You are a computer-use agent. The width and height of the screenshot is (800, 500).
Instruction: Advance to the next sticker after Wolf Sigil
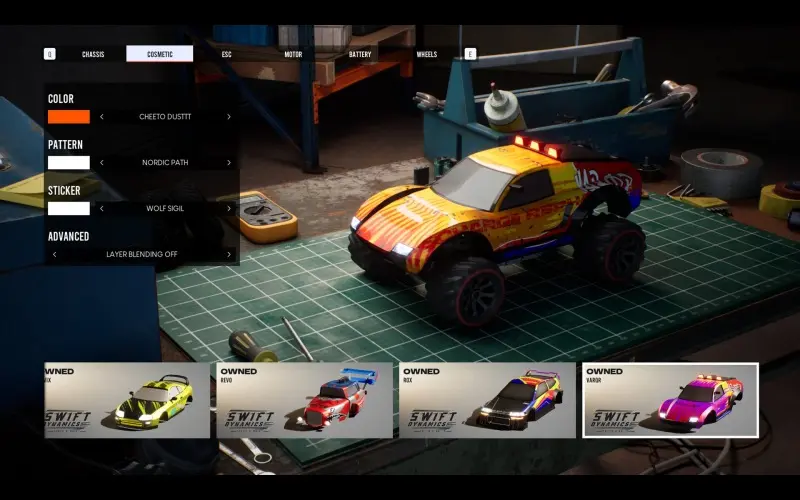coord(228,209)
